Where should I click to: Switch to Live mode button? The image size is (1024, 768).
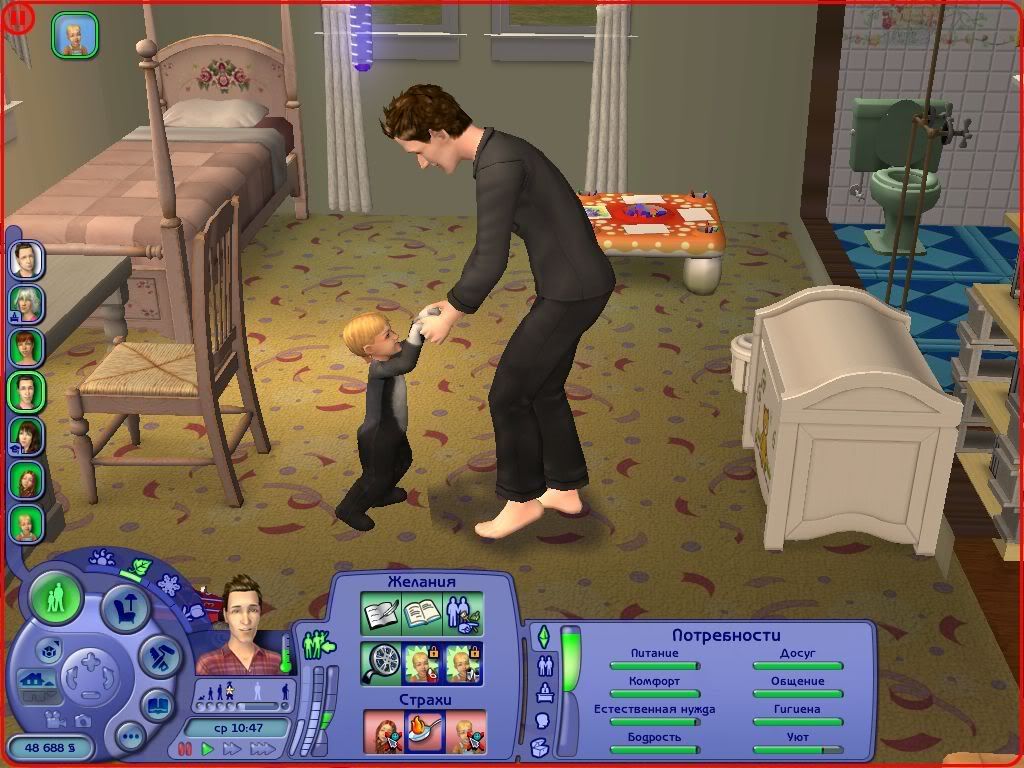coord(56,599)
